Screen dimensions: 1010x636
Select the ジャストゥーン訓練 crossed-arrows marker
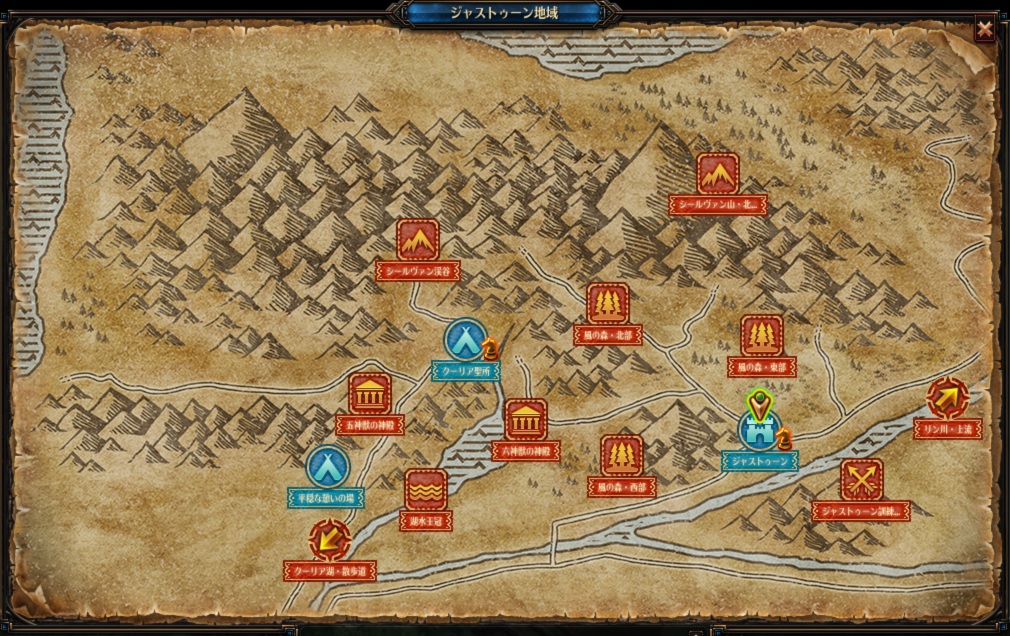(861, 480)
